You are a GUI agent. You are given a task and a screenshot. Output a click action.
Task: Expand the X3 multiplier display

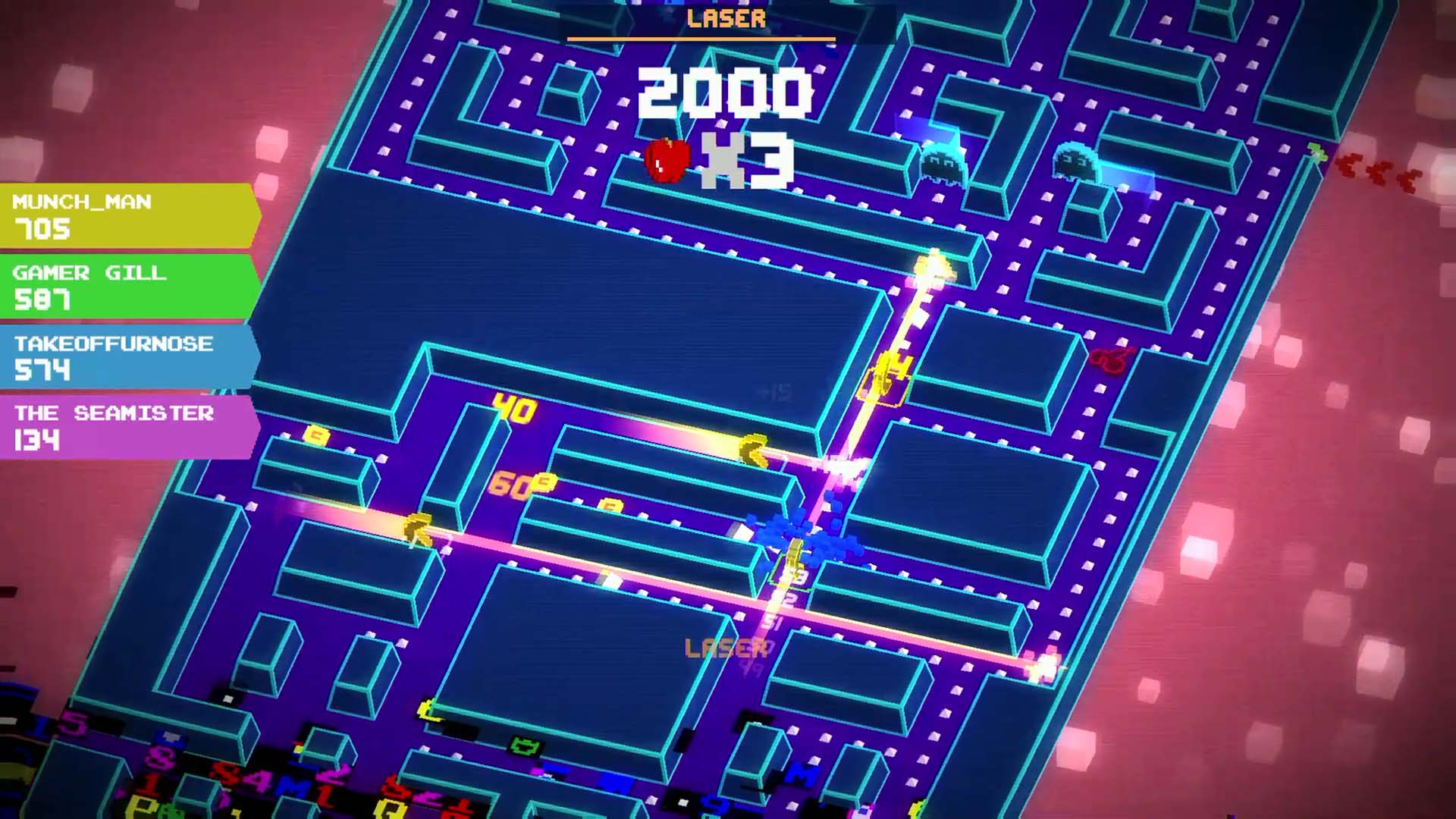[751, 159]
